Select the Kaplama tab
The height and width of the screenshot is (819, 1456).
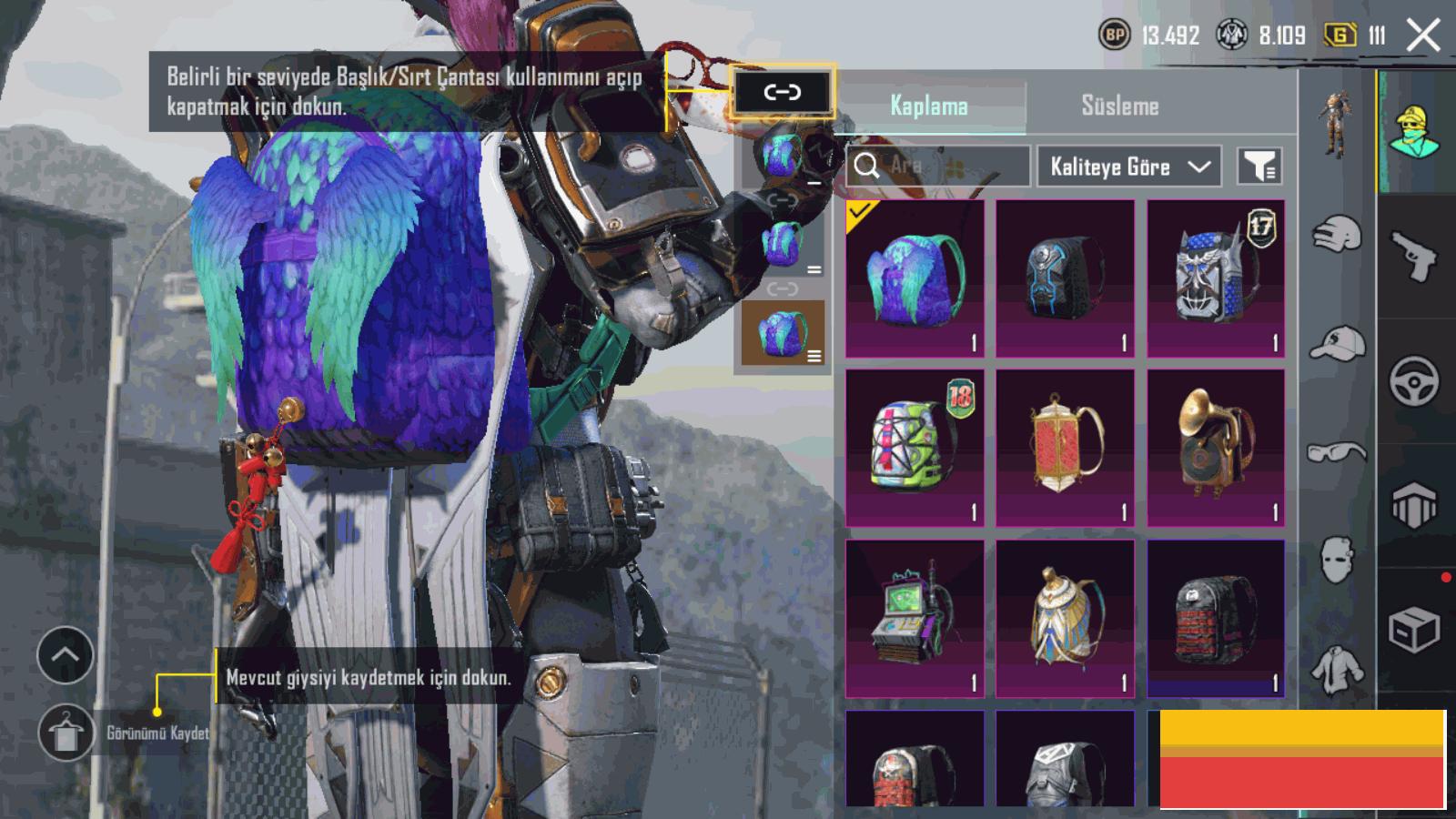[928, 106]
